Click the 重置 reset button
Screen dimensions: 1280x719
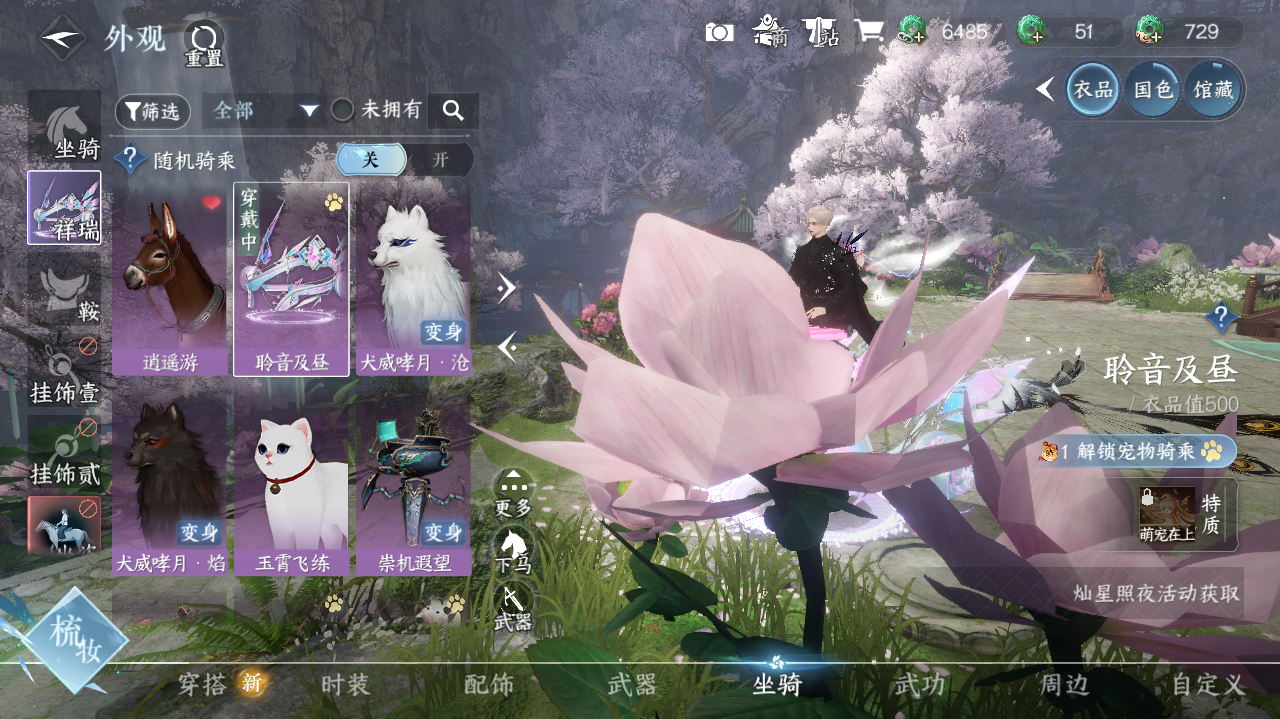point(204,44)
